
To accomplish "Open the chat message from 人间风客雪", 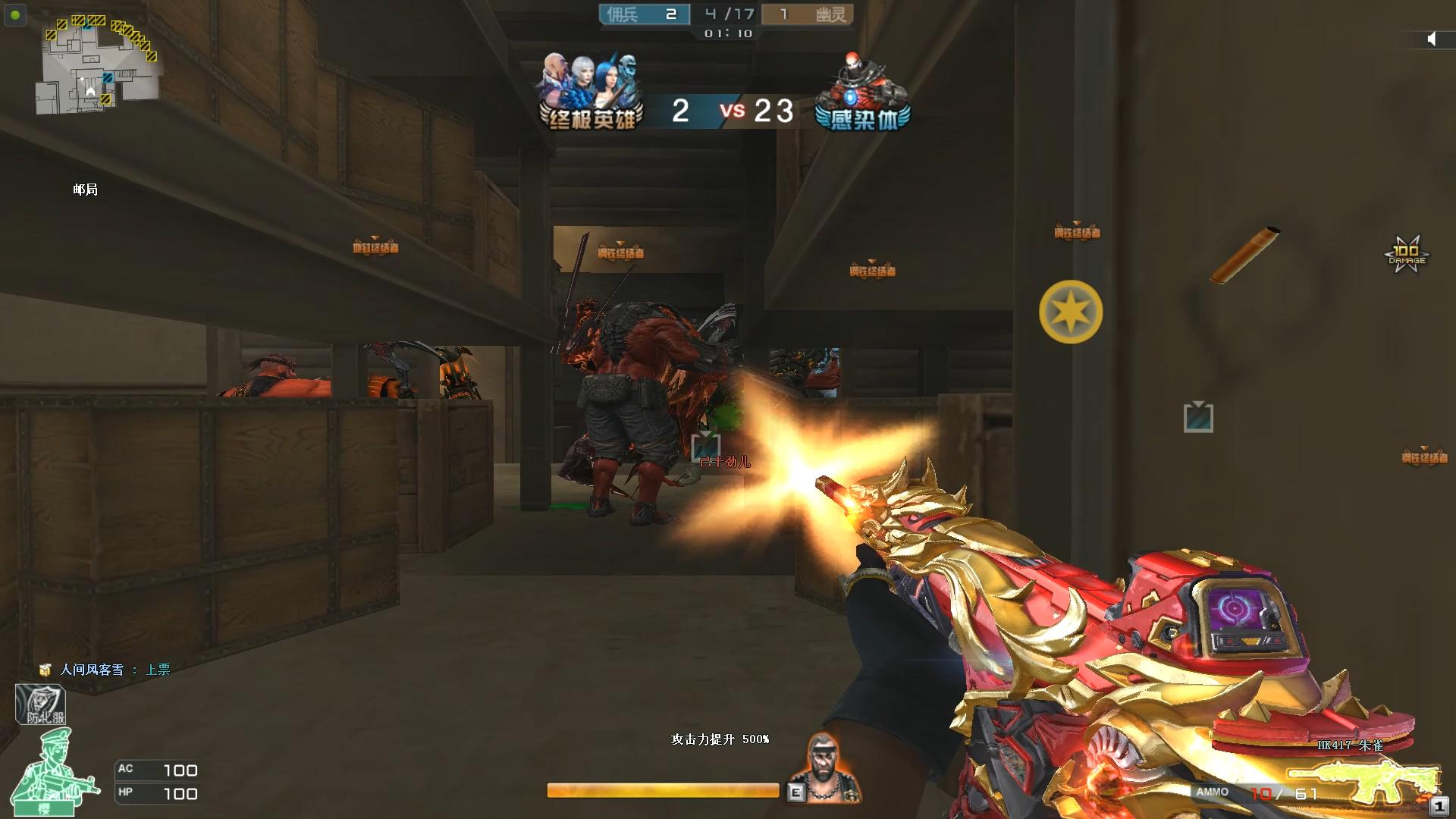I will (x=106, y=670).
